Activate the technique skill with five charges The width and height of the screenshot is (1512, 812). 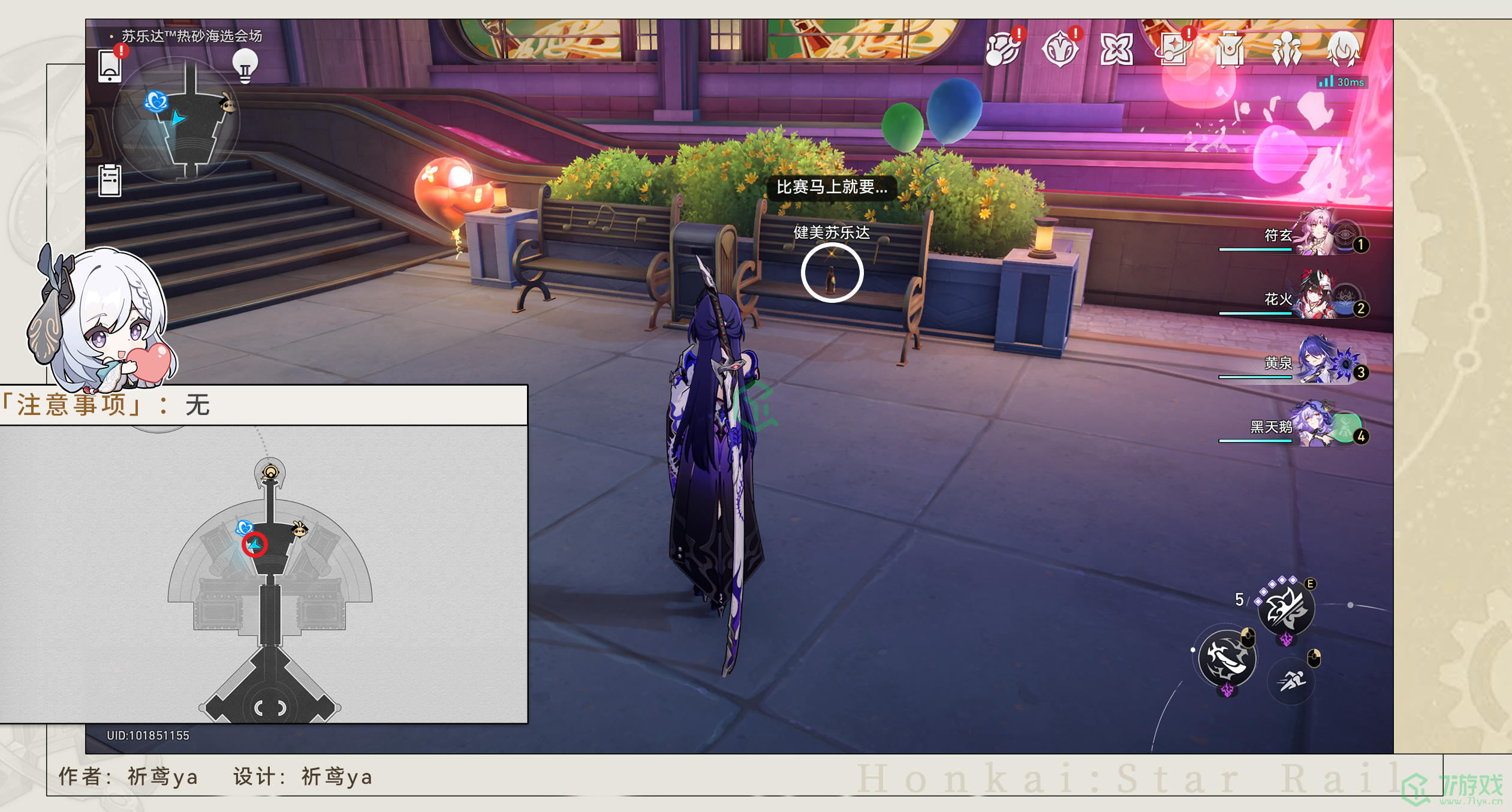[x=1286, y=609]
